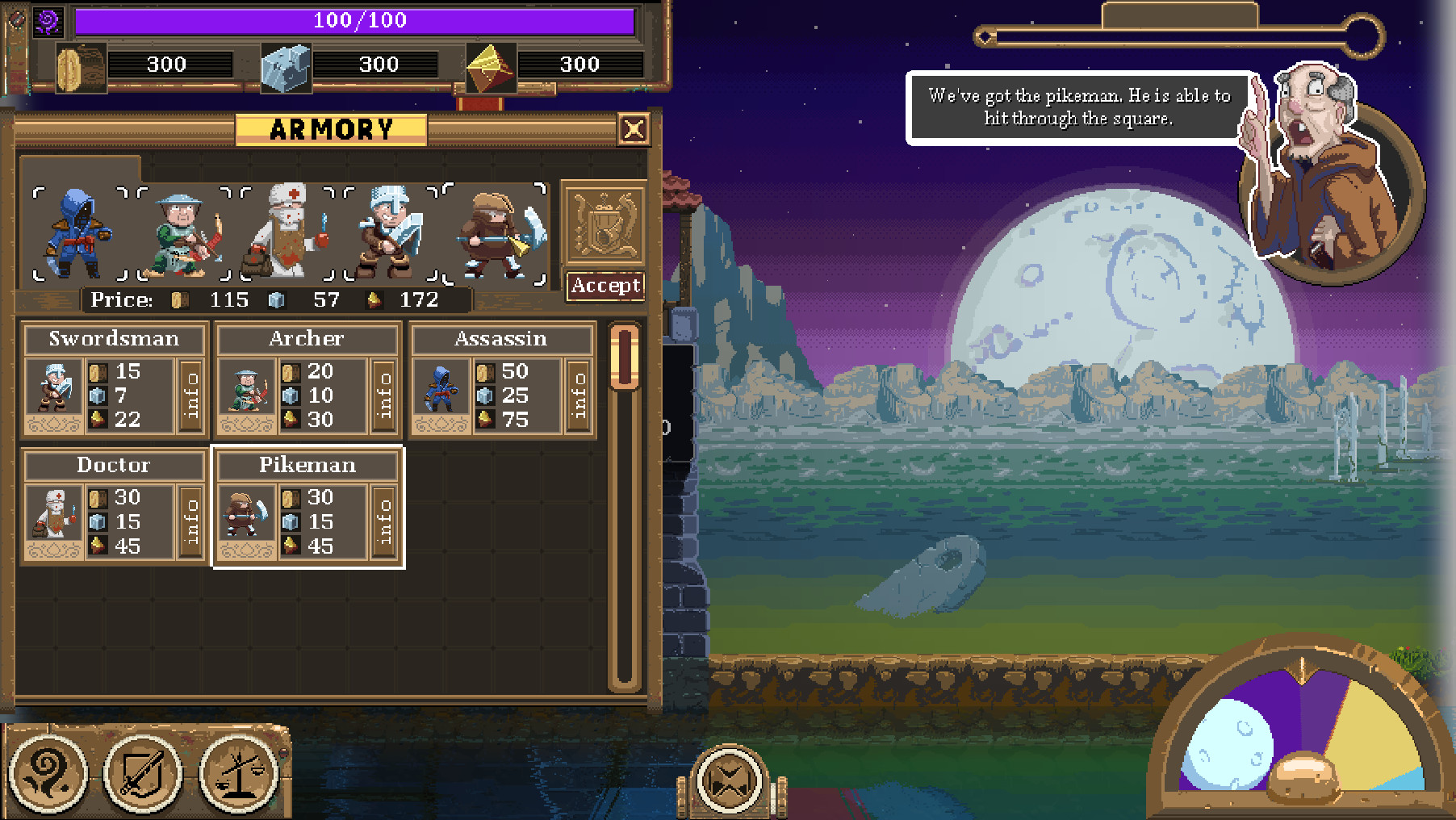The height and width of the screenshot is (820, 1456).
Task: Click the assassin in the squad lineup
Action: (79, 233)
